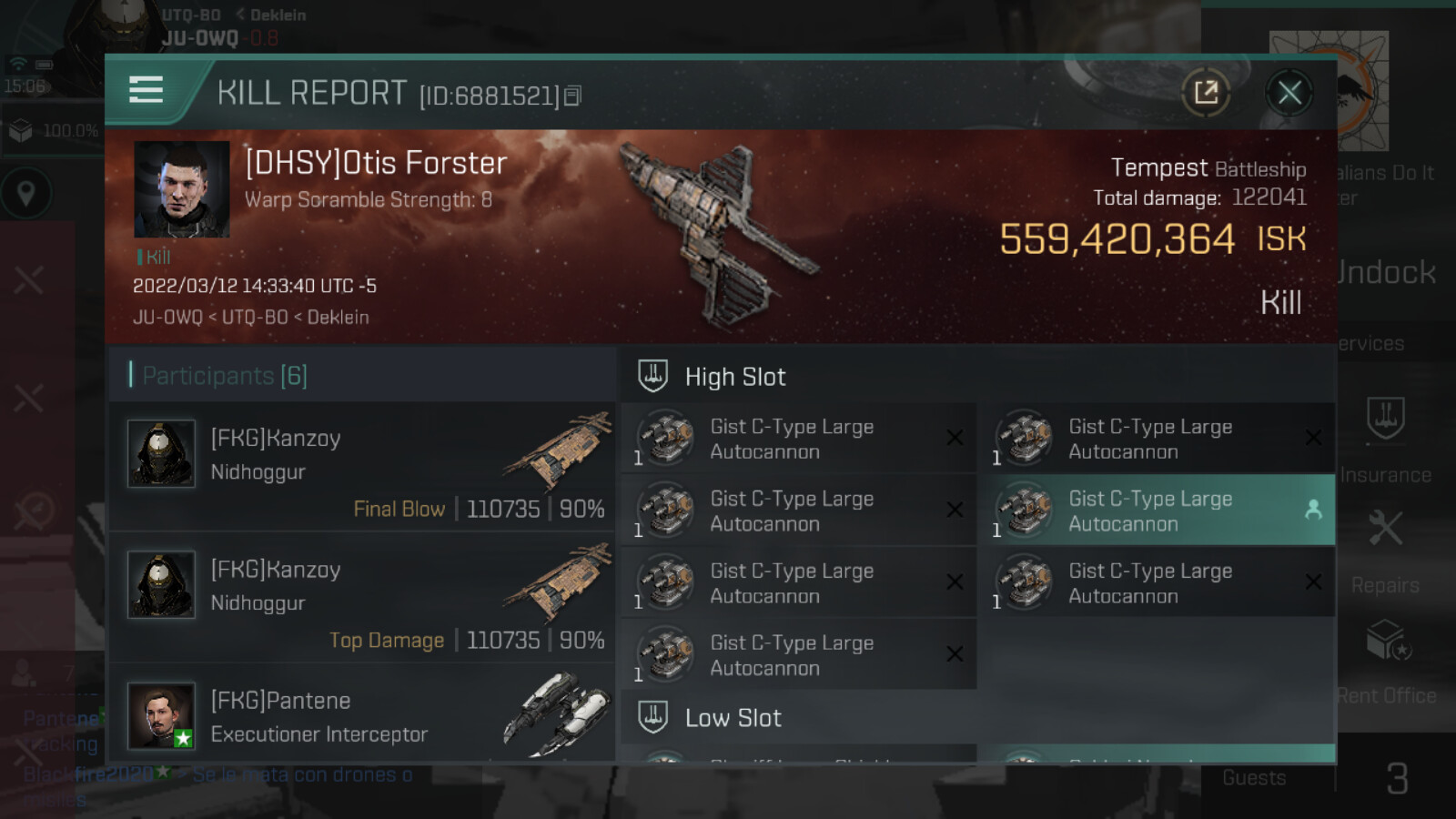Open the Kill Report hamburger menu
The height and width of the screenshot is (819, 1456).
point(146,90)
